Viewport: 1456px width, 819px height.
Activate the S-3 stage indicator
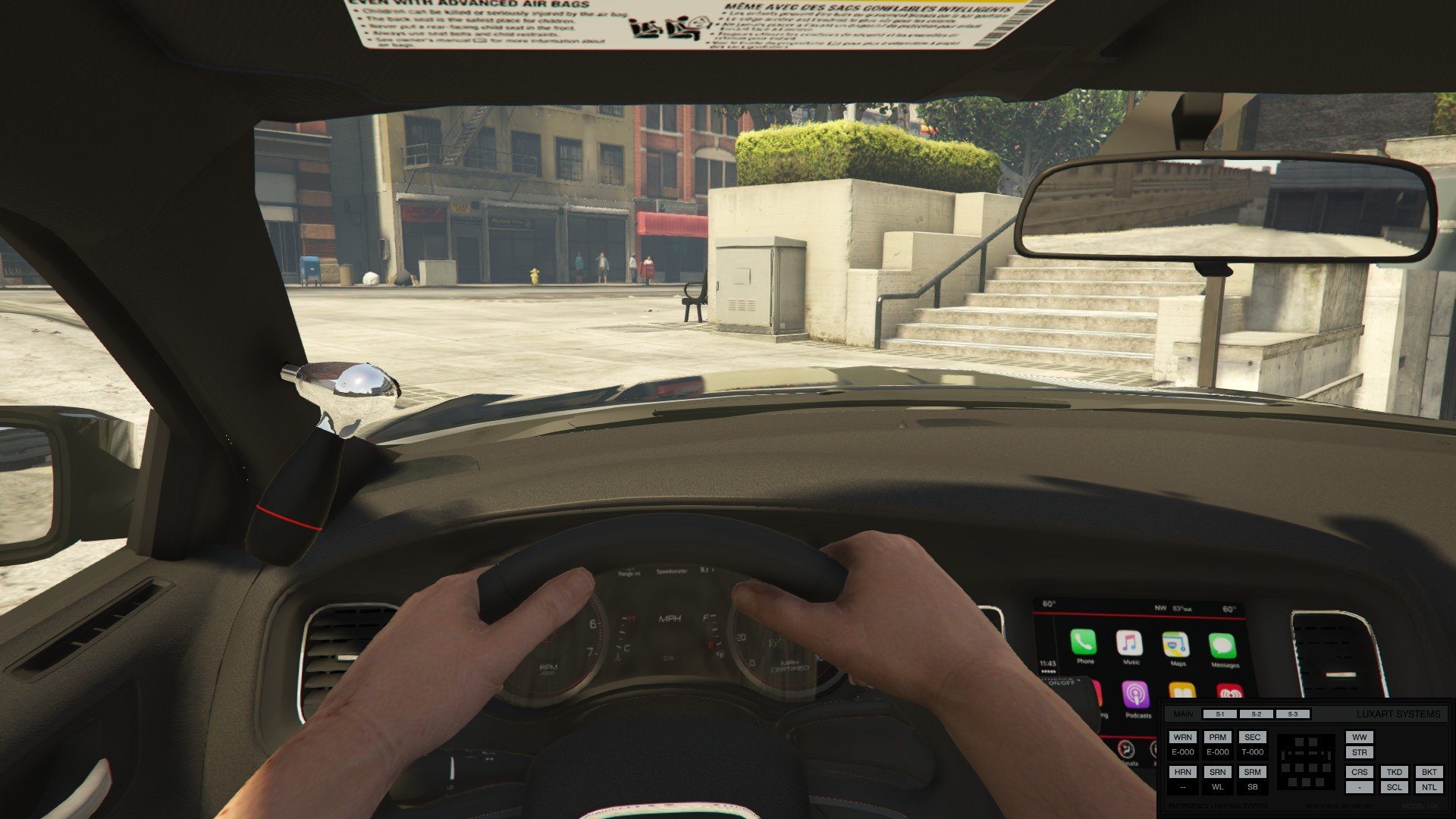[x=1292, y=714]
